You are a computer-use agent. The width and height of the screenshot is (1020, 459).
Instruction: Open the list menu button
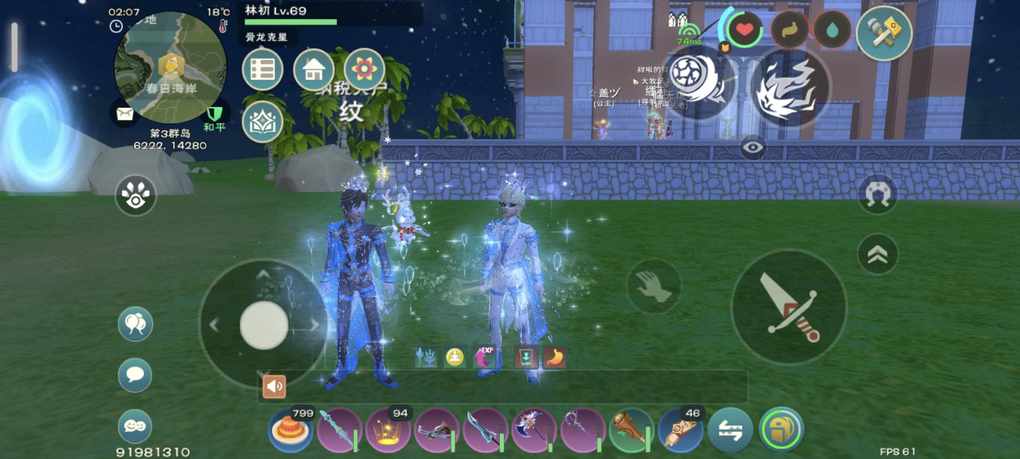[x=263, y=69]
